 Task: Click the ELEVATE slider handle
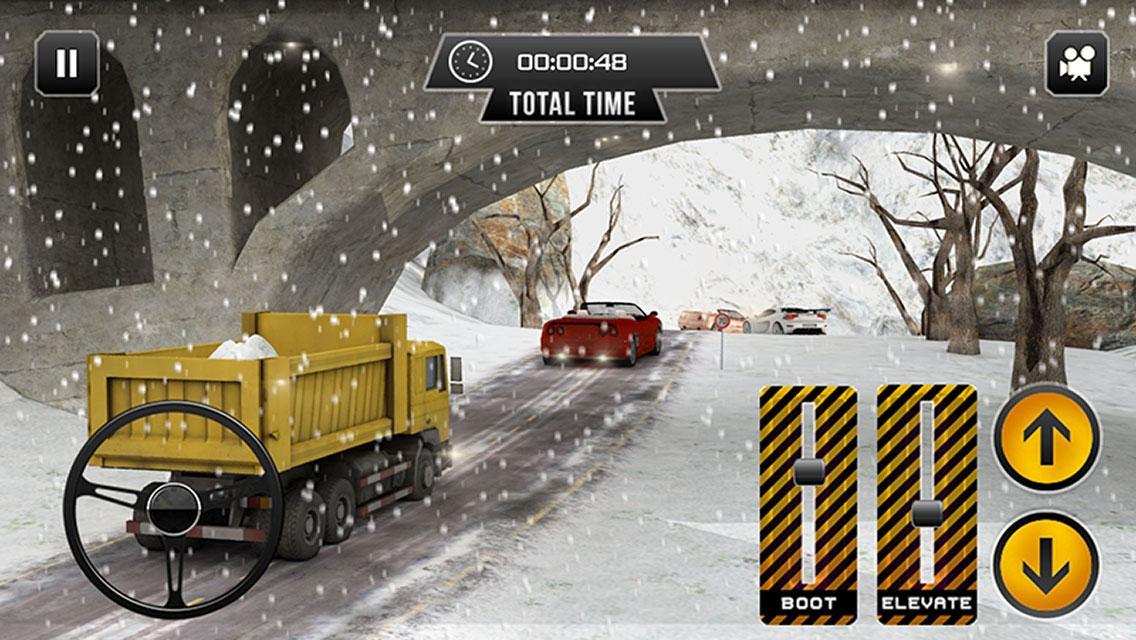click(926, 514)
